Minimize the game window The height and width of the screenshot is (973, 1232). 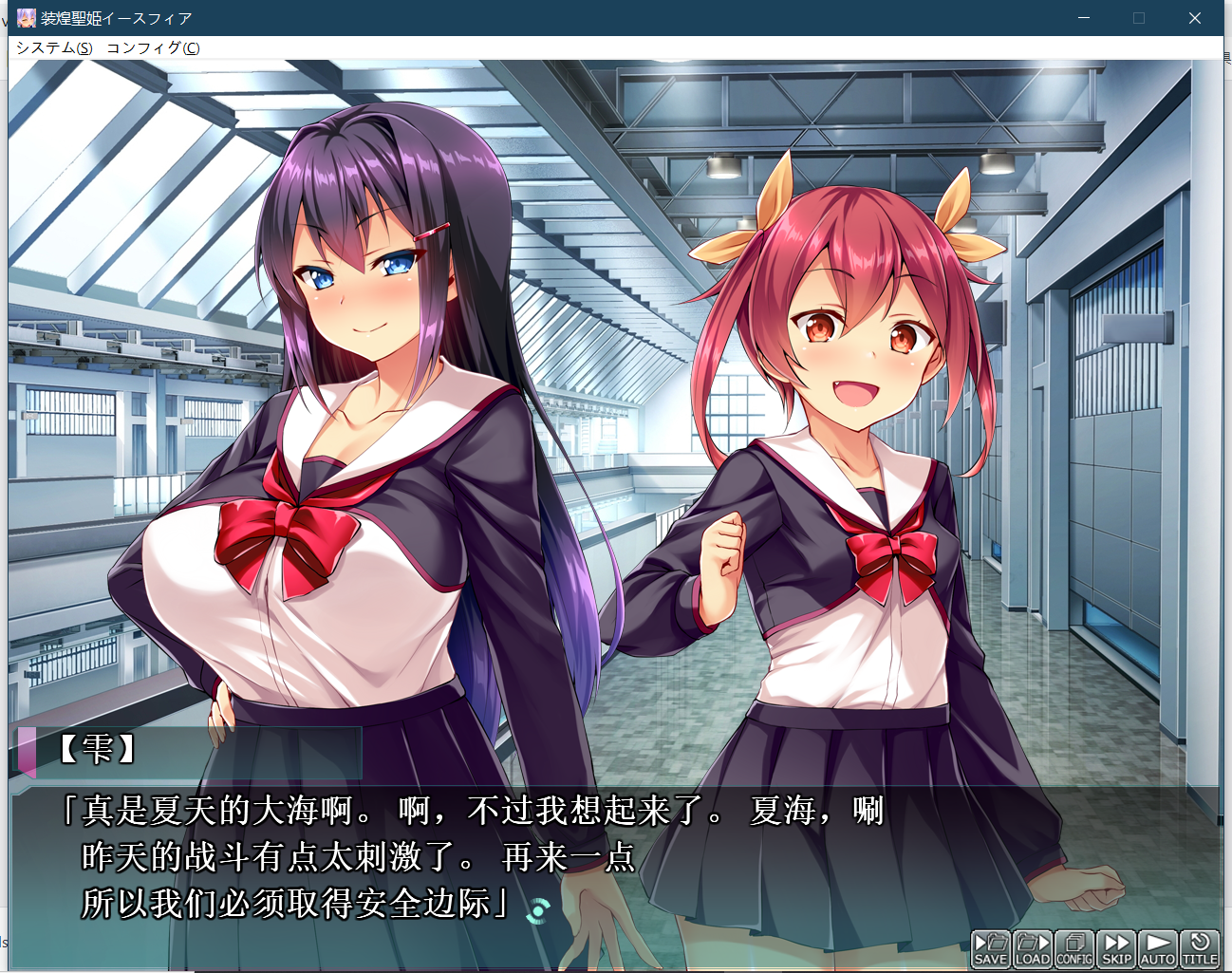[x=1084, y=18]
